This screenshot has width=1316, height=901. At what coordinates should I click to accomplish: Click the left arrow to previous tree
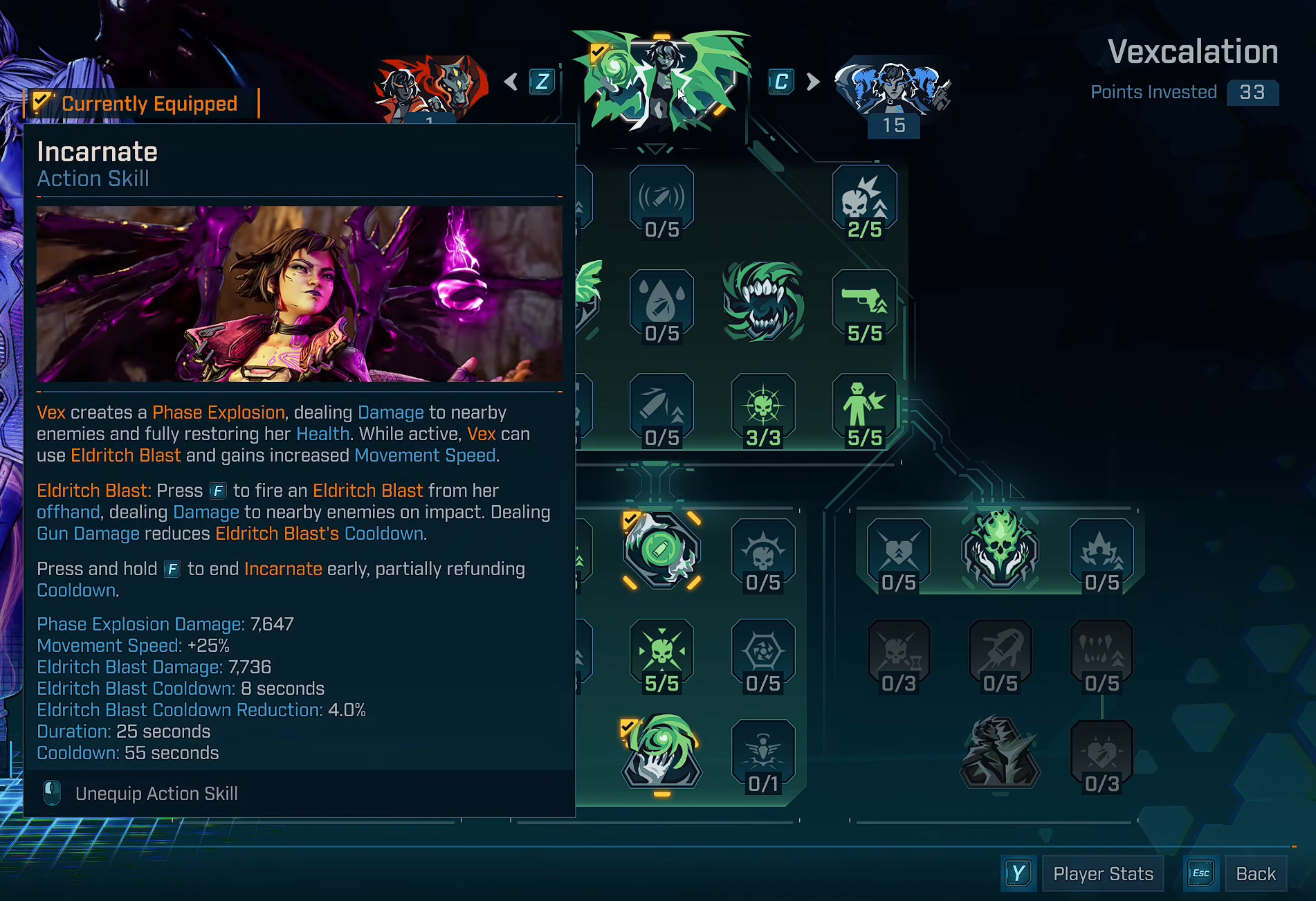coord(511,82)
